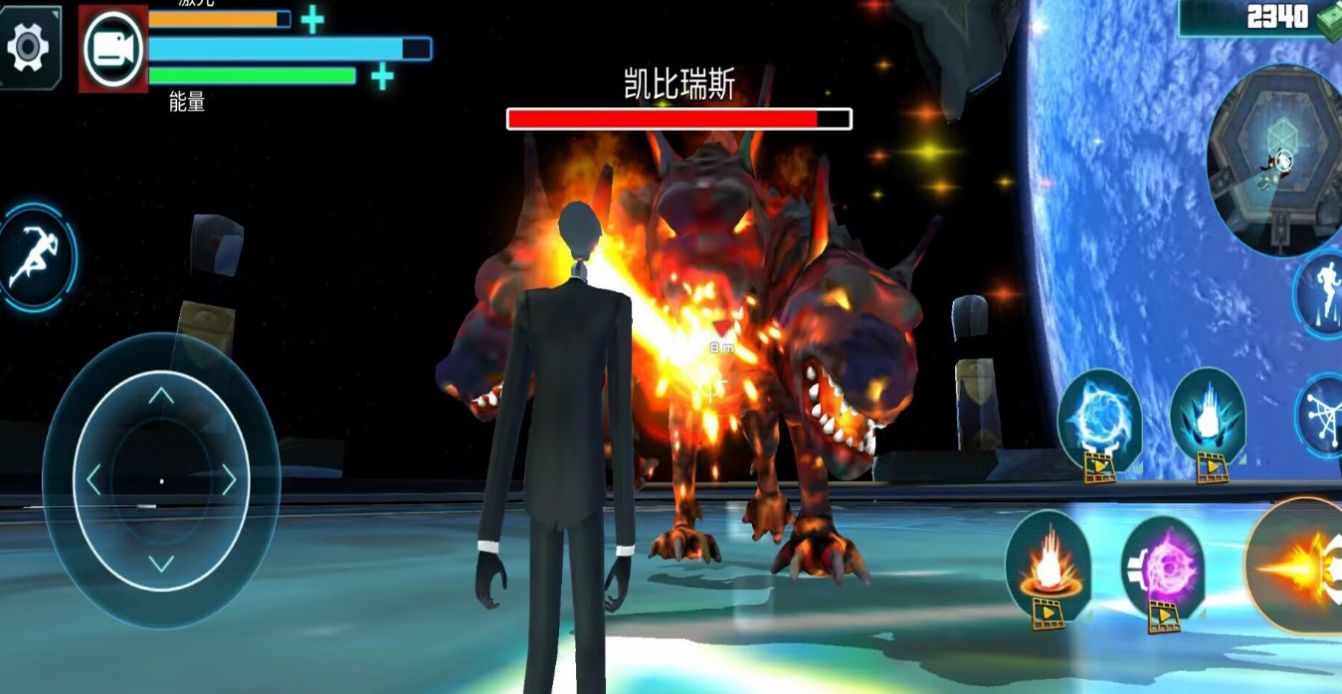
Task: Open the gear settings menu
Action: [x=30, y=45]
